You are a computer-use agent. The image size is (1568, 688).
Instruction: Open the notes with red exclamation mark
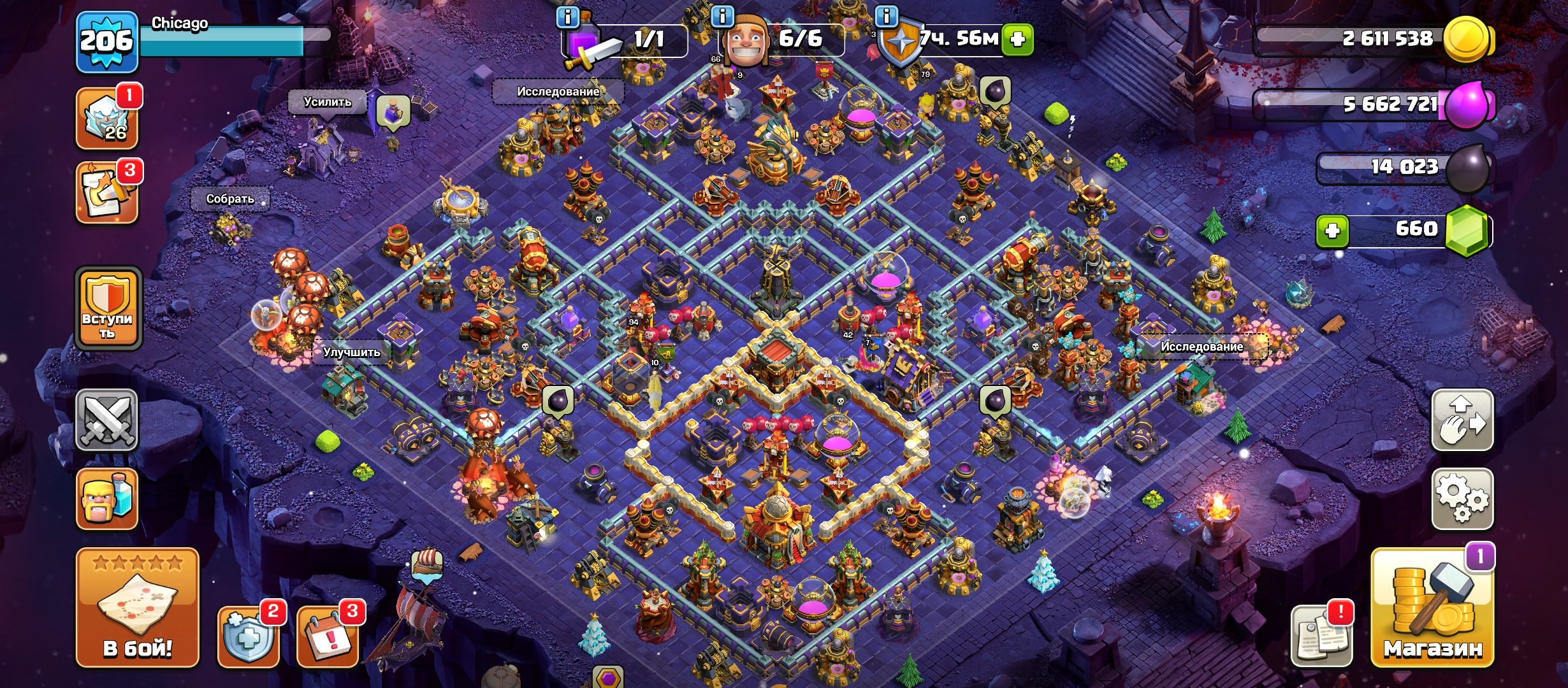tap(1321, 636)
